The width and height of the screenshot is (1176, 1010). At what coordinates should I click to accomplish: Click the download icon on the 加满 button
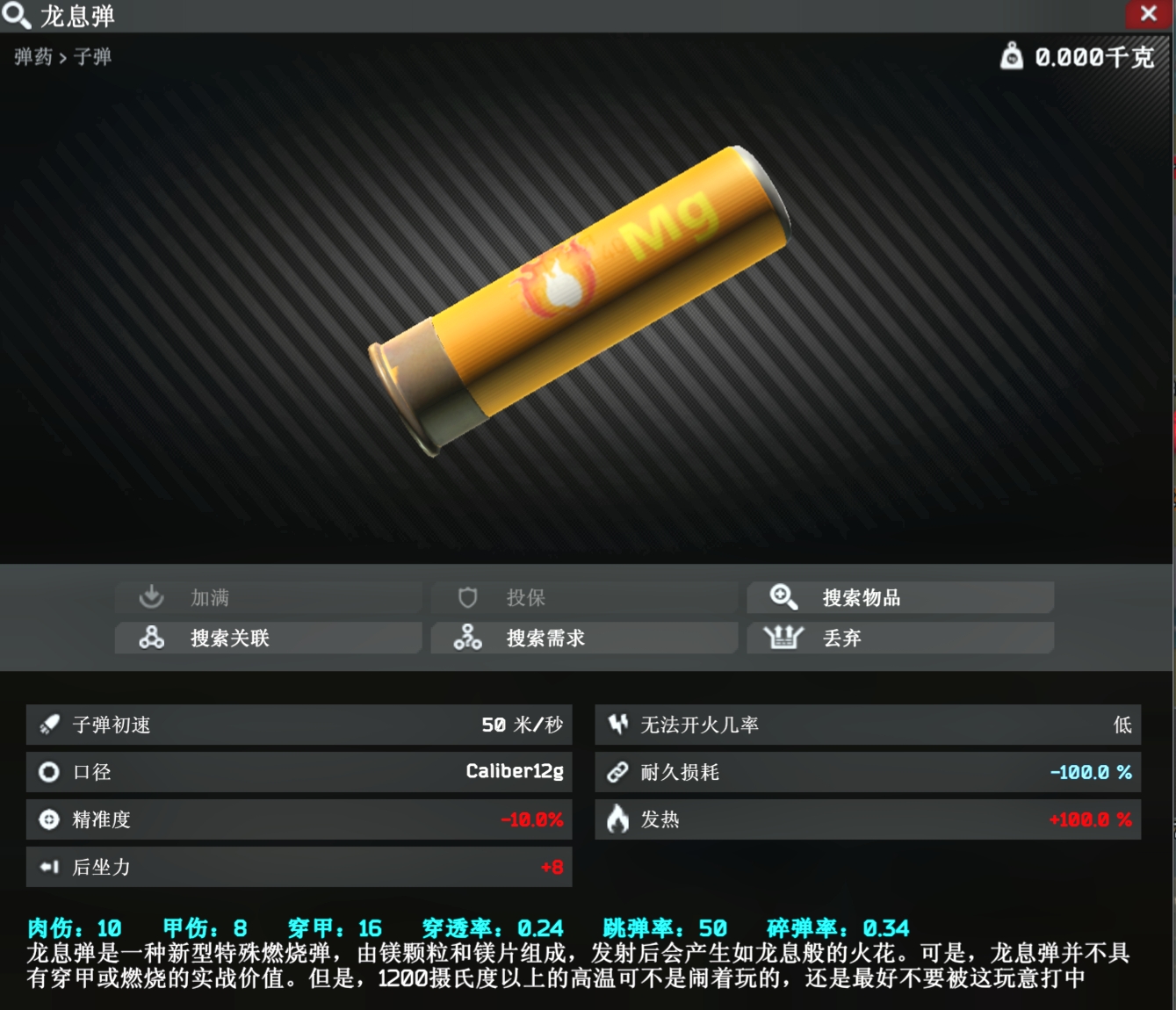click(150, 596)
